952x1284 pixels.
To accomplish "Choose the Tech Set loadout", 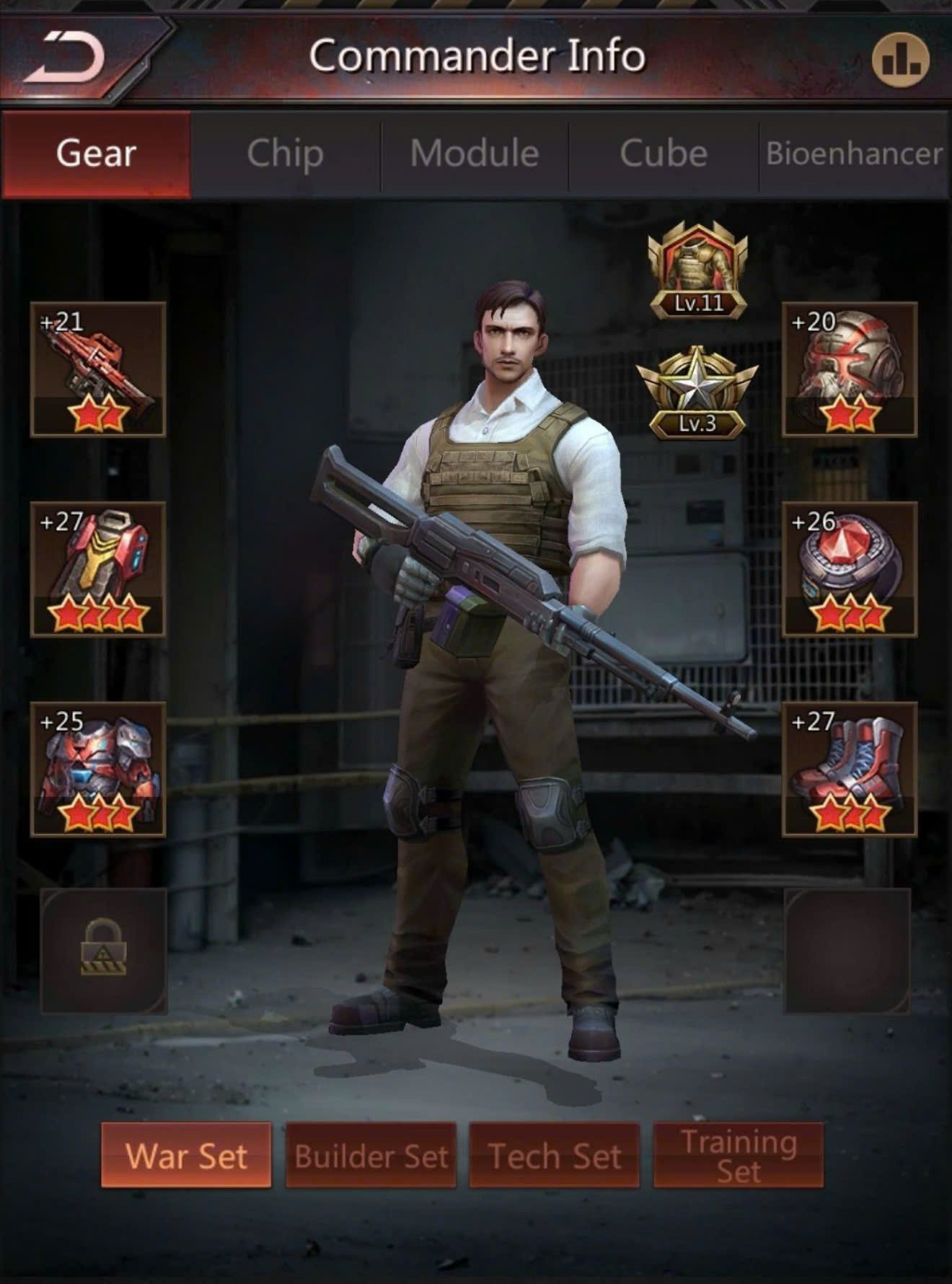I will (x=555, y=1155).
